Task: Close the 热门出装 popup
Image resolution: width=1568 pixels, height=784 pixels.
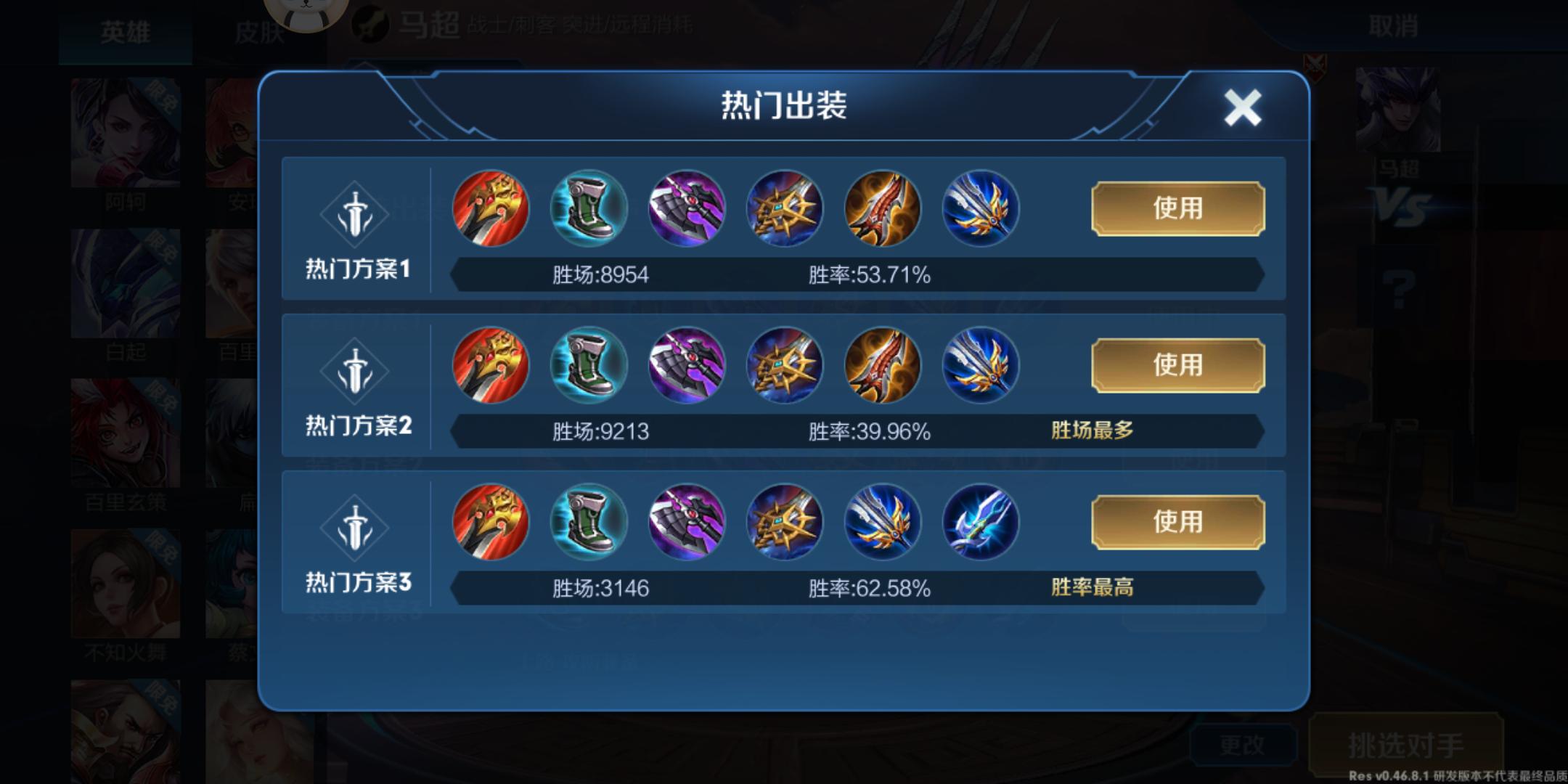Action: click(x=1241, y=106)
